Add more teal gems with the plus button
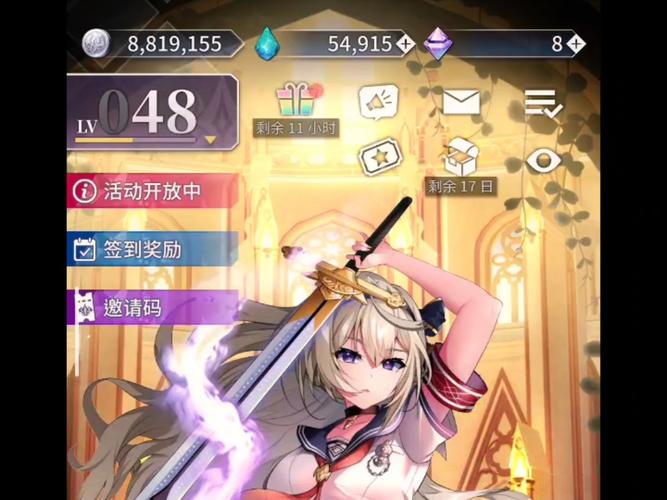The width and height of the screenshot is (667, 500). (404, 44)
